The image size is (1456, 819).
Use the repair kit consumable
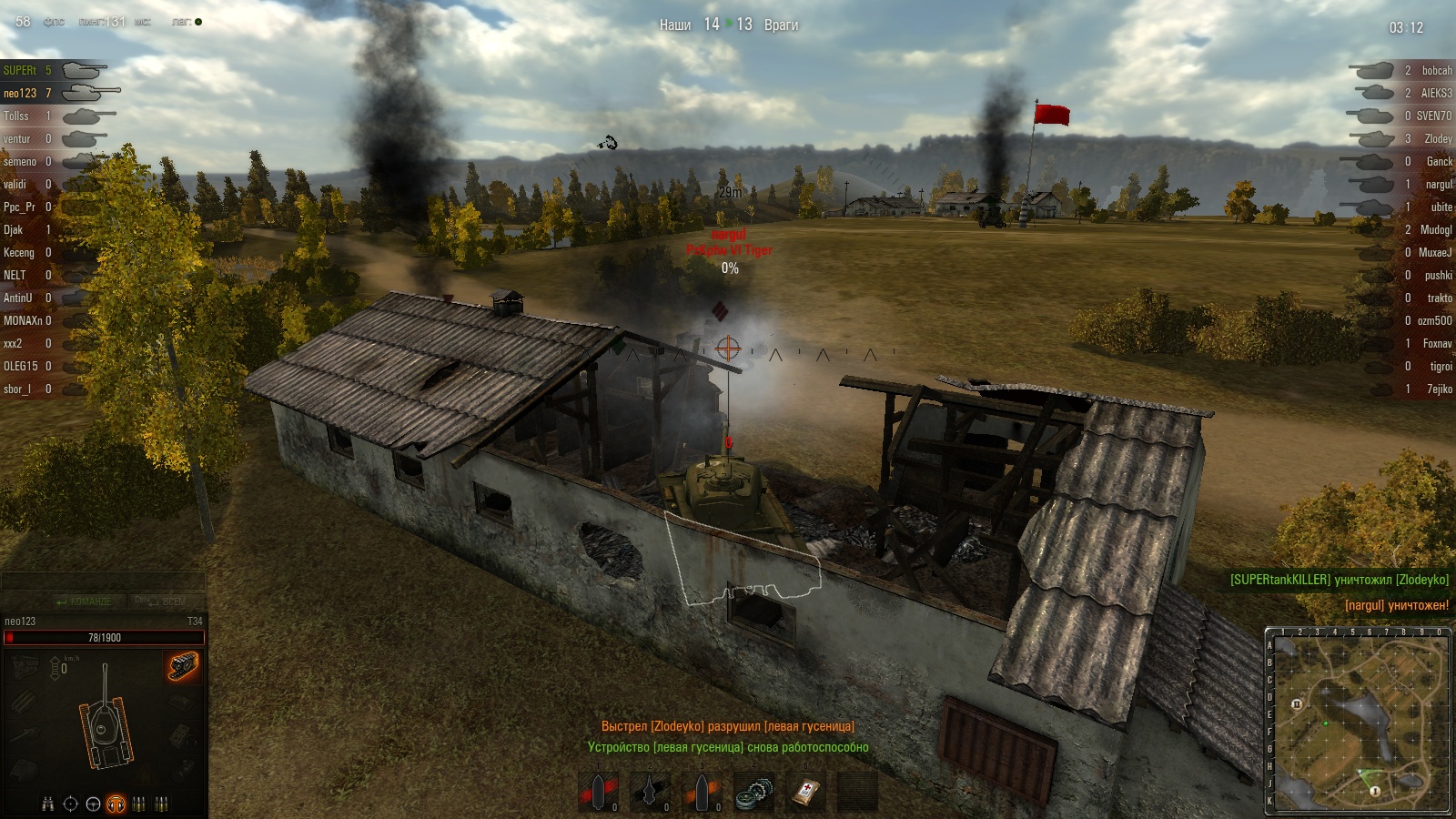[x=753, y=792]
